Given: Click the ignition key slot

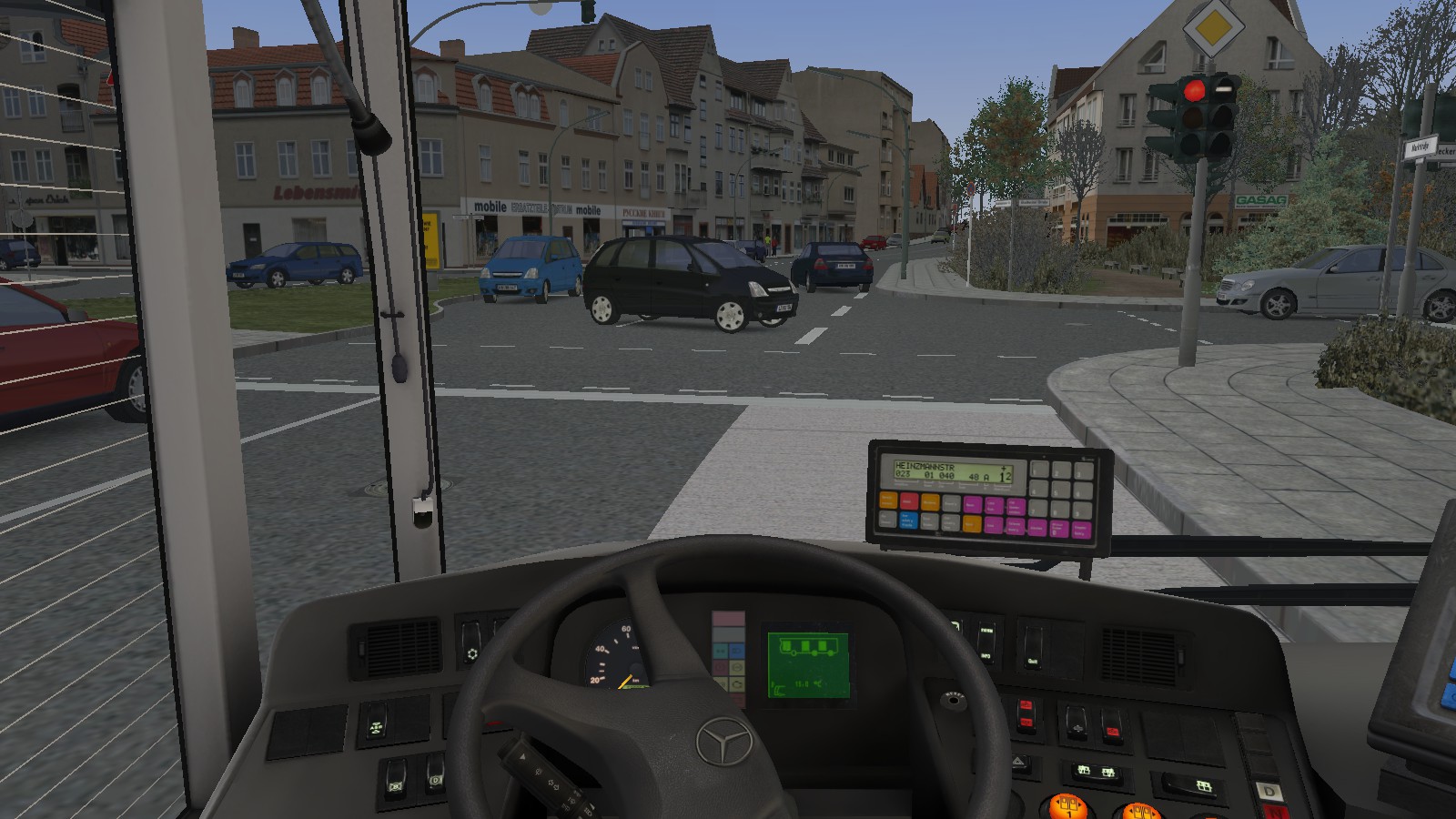Looking at the screenshot, I should coord(952,700).
